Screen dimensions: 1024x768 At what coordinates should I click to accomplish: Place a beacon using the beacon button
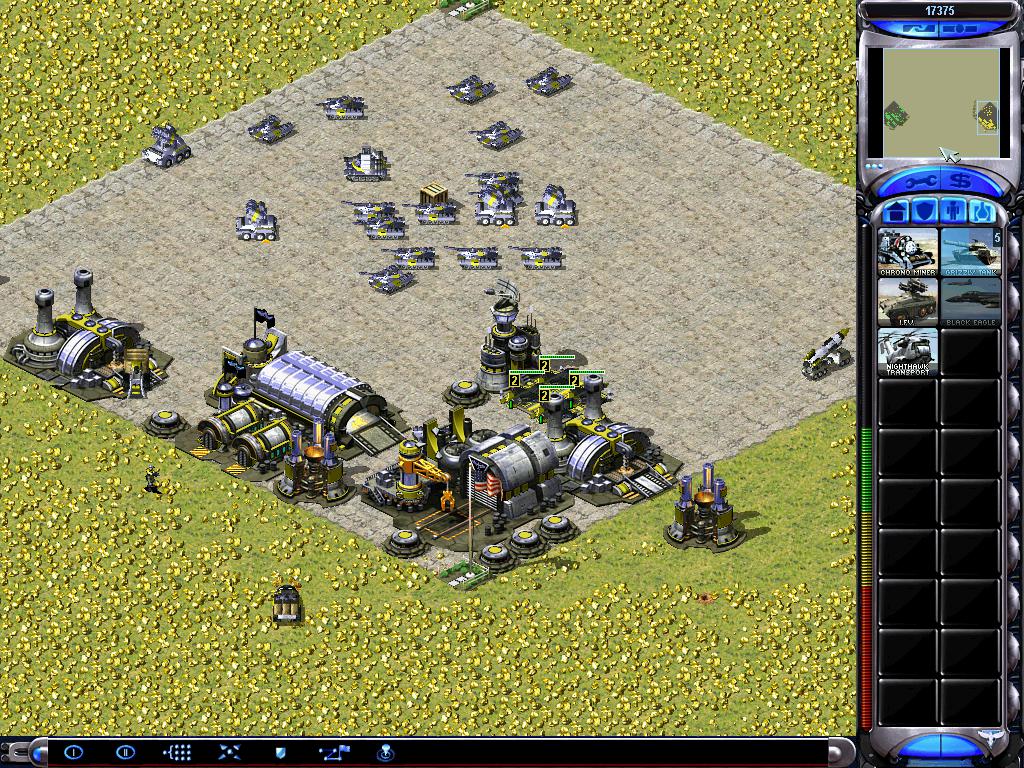385,752
